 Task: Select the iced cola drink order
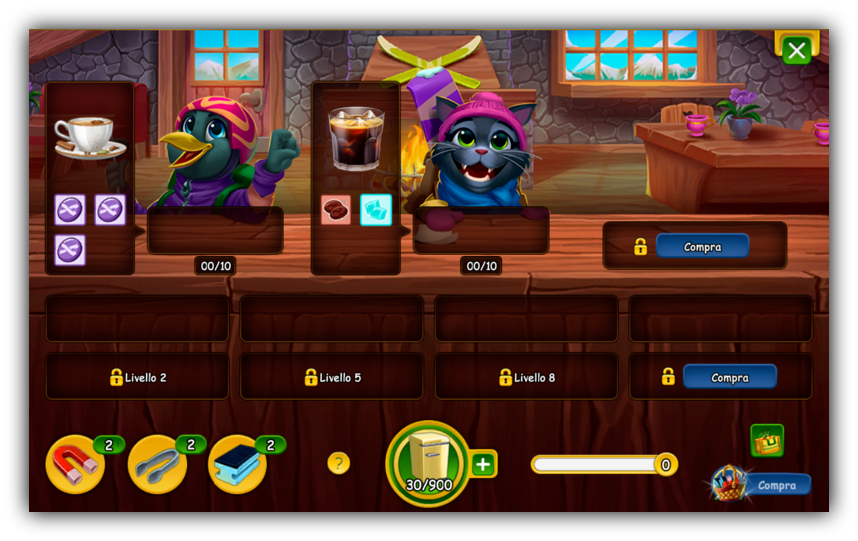[x=356, y=138]
